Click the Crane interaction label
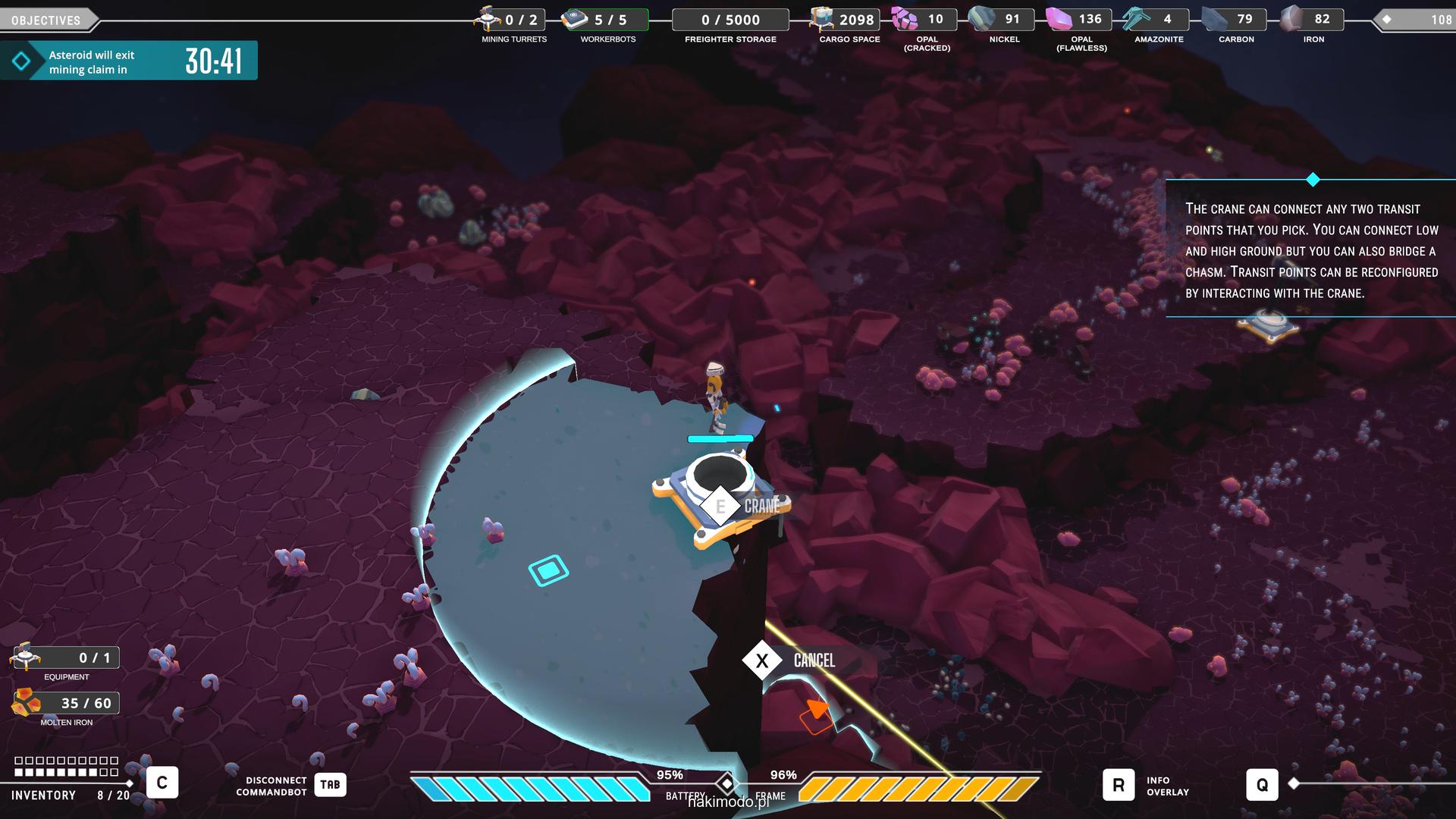 pyautogui.click(x=761, y=506)
